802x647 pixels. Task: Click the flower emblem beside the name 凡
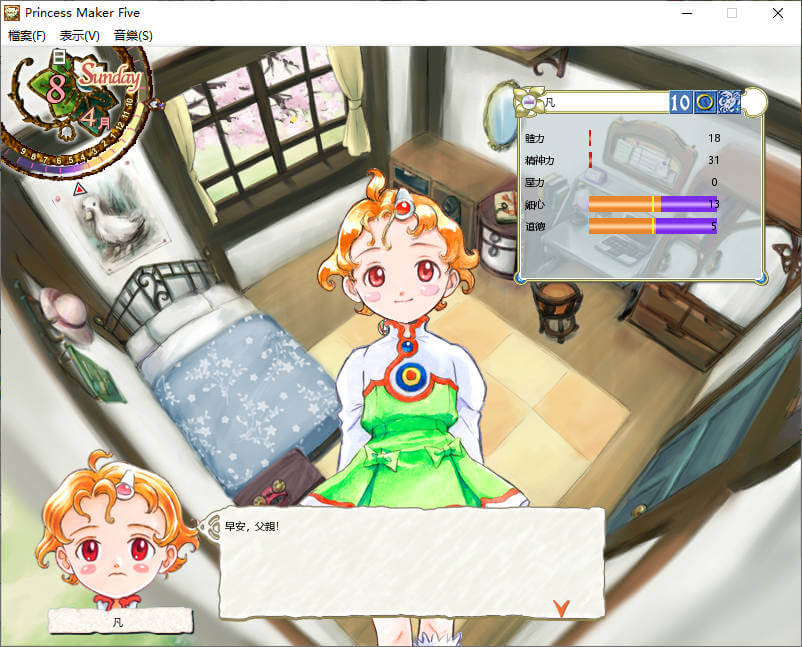[x=529, y=100]
